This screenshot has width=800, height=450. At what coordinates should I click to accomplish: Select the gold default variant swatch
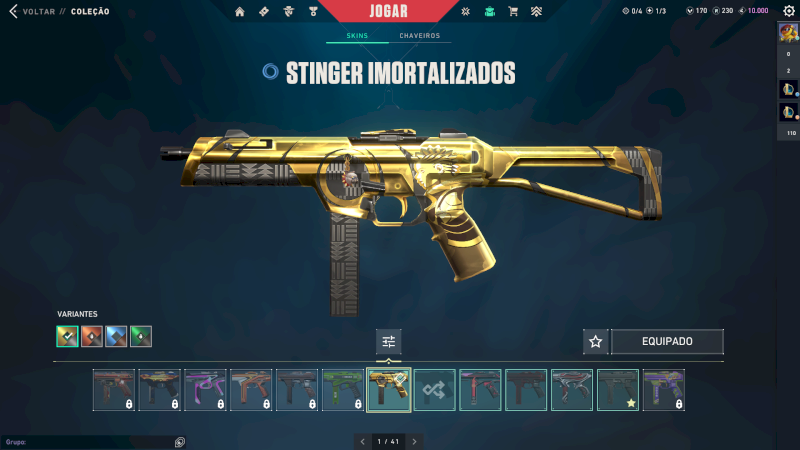tap(67, 337)
